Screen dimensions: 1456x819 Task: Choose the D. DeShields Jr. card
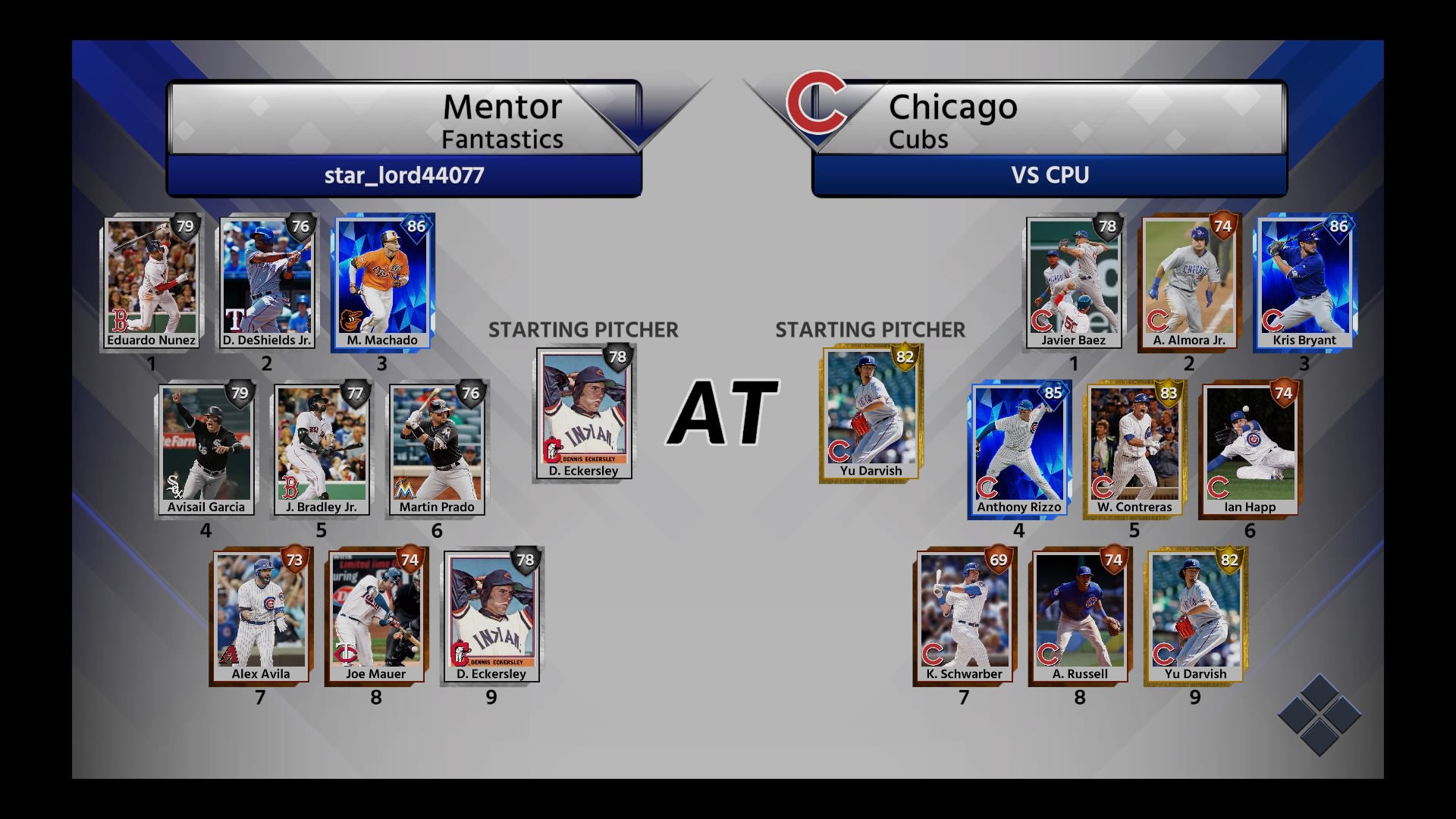(267, 283)
